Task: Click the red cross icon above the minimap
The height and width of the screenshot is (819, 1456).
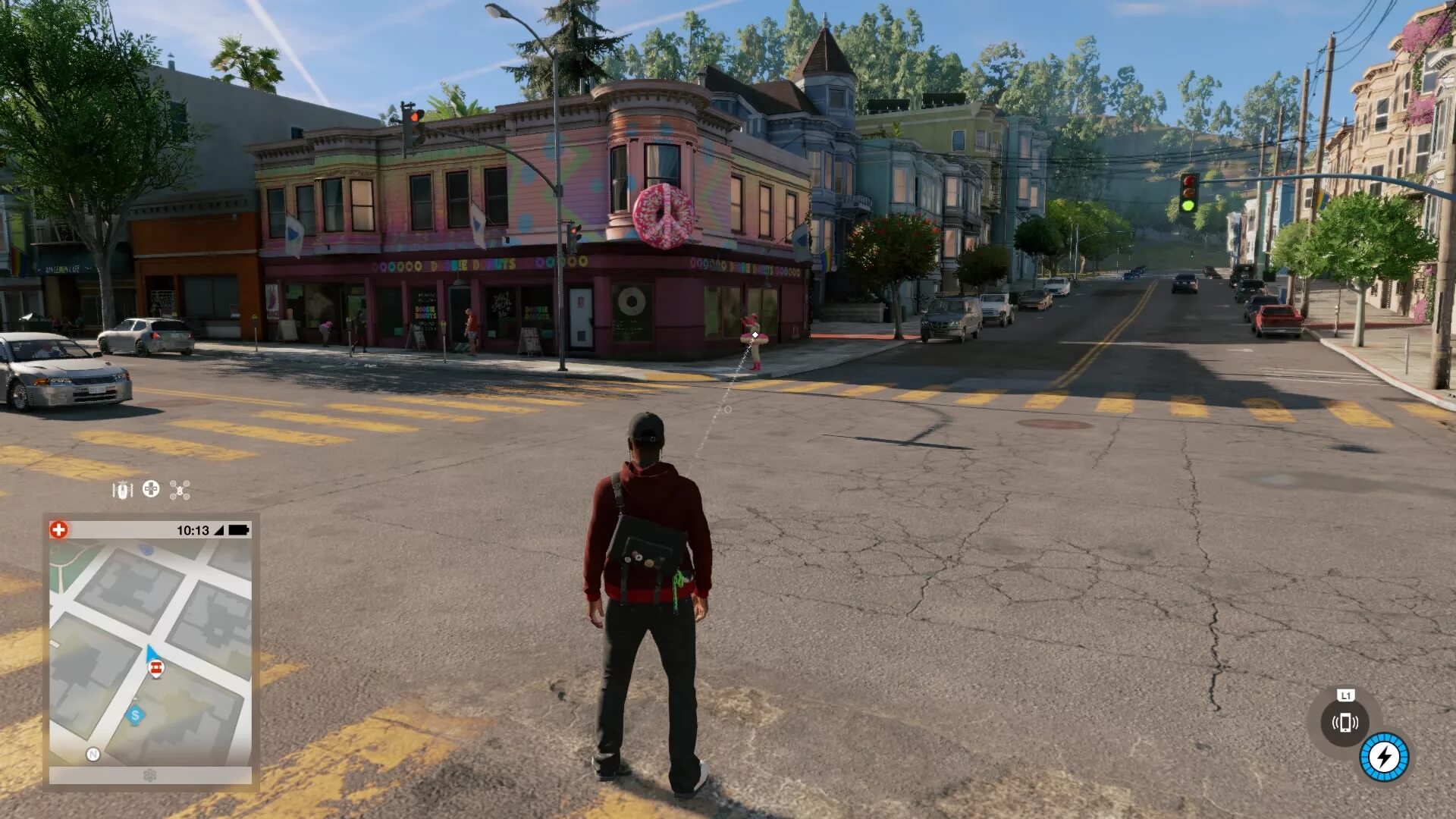Action: pos(59,529)
